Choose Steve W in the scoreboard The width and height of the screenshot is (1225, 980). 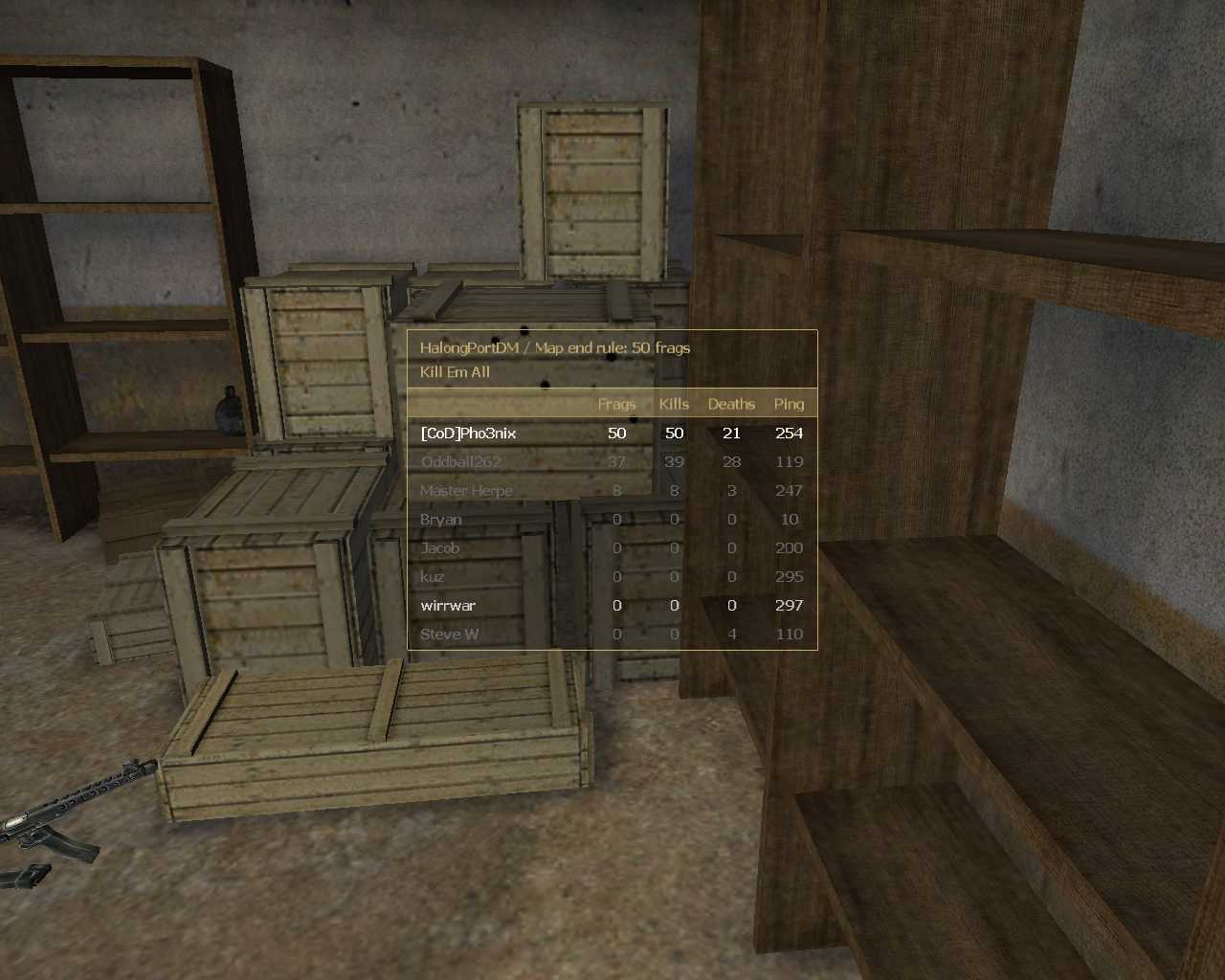[x=450, y=635]
